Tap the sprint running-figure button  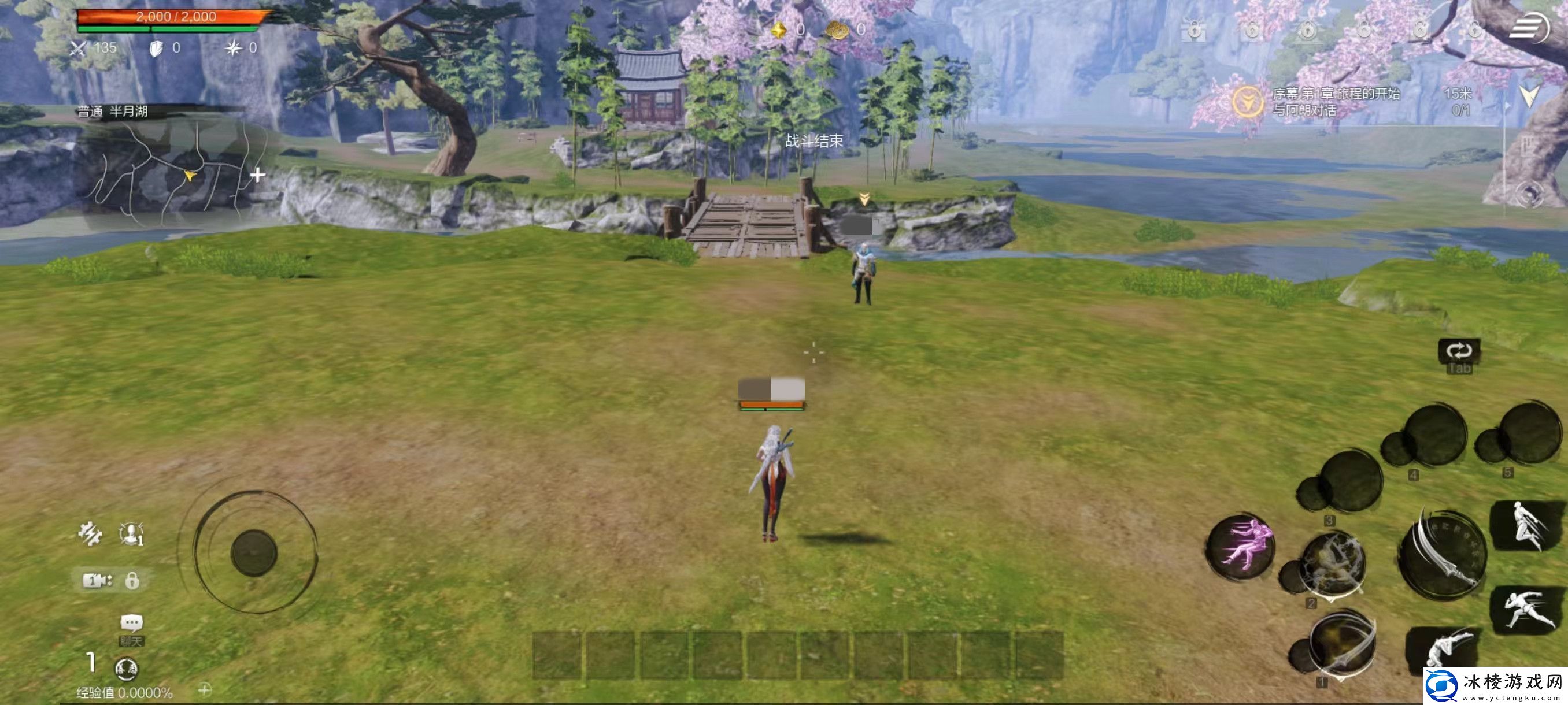tap(1527, 610)
